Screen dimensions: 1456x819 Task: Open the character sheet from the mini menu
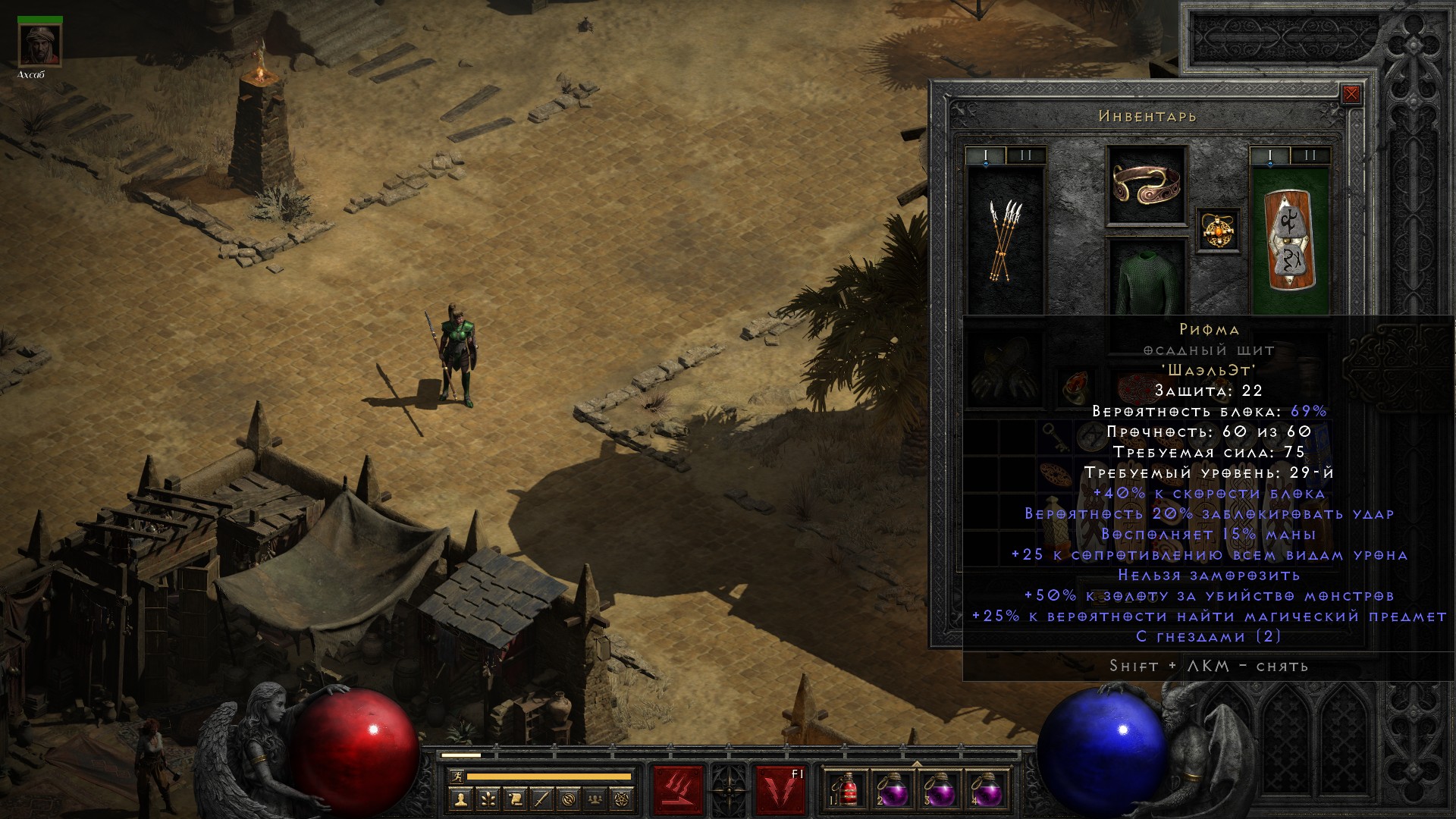click(x=460, y=799)
